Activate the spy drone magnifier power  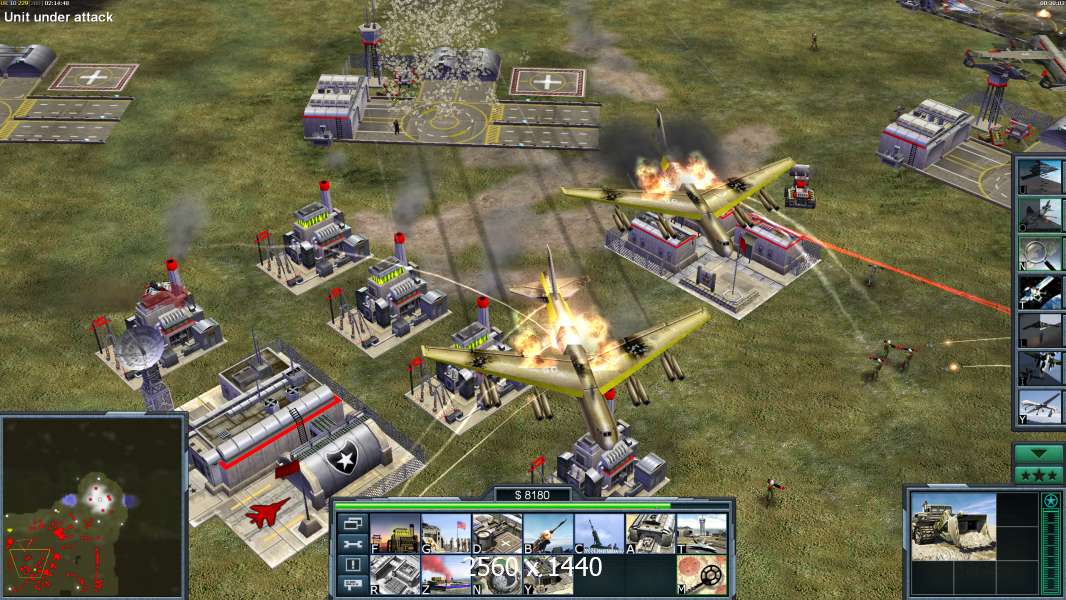[x=1041, y=253]
